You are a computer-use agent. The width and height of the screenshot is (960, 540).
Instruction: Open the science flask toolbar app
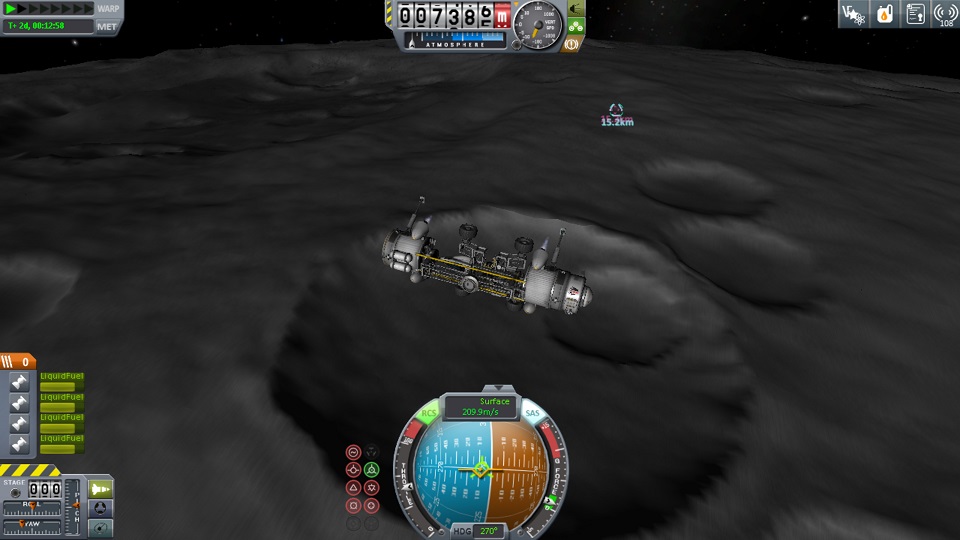(x=853, y=14)
